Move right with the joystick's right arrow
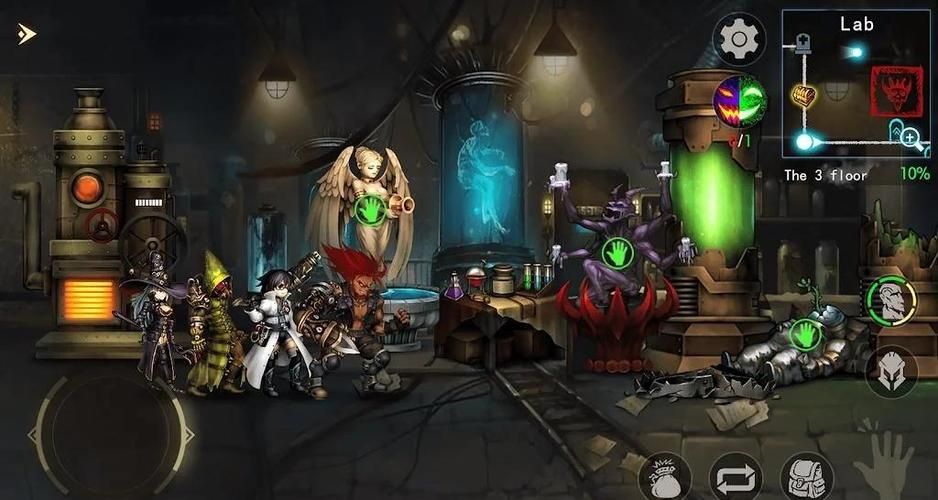The height and width of the screenshot is (500, 938). (186, 434)
